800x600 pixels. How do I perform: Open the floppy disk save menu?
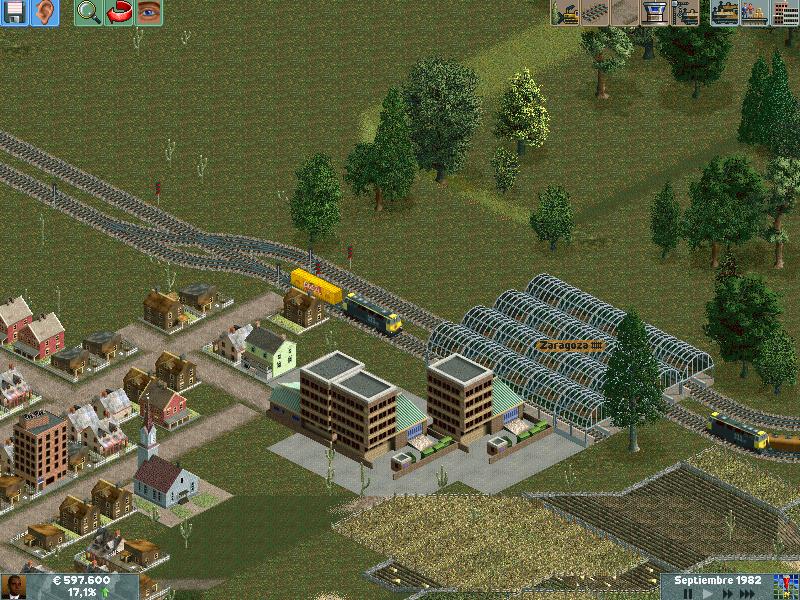click(15, 12)
